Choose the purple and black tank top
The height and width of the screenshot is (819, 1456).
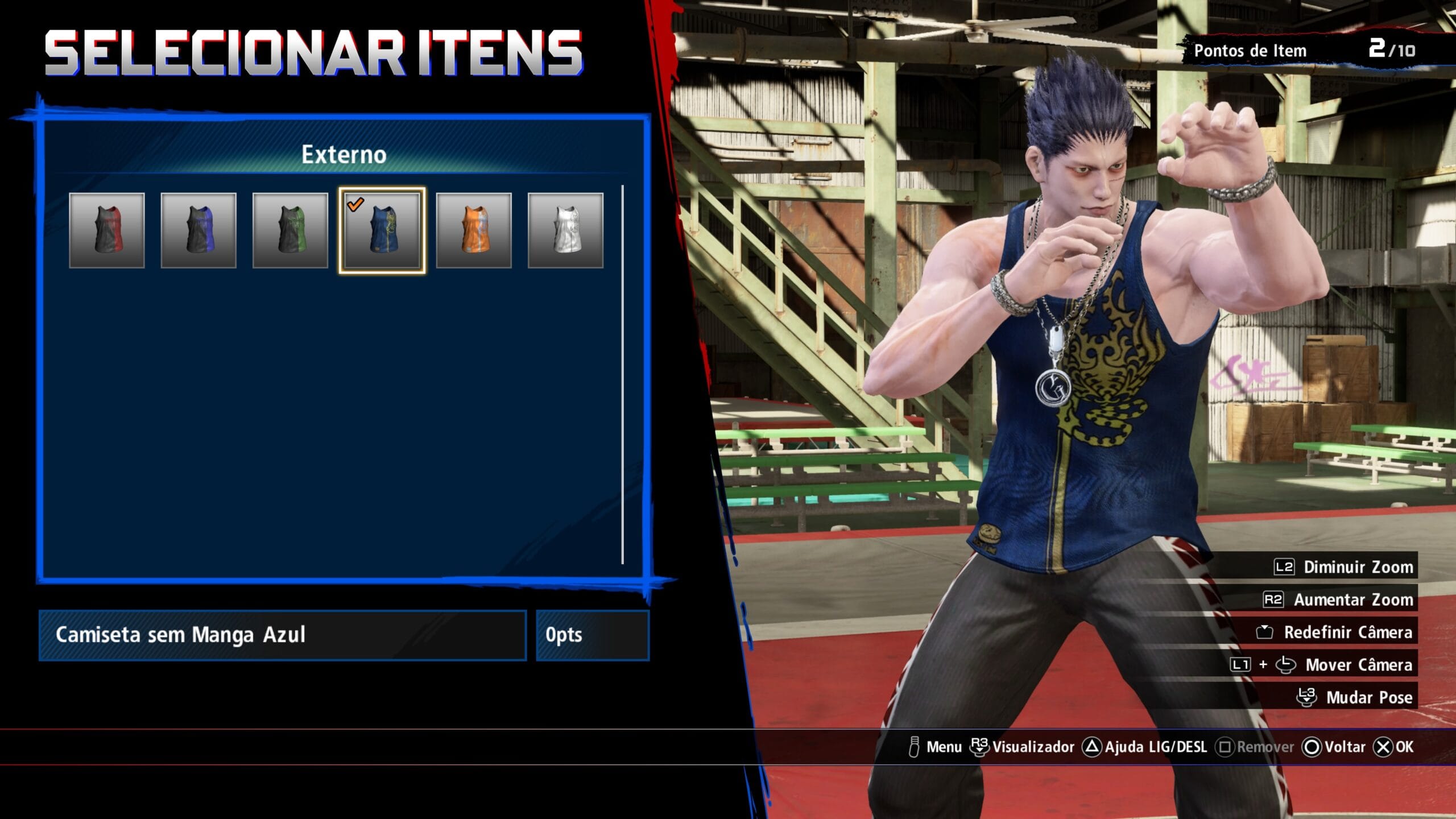(198, 230)
